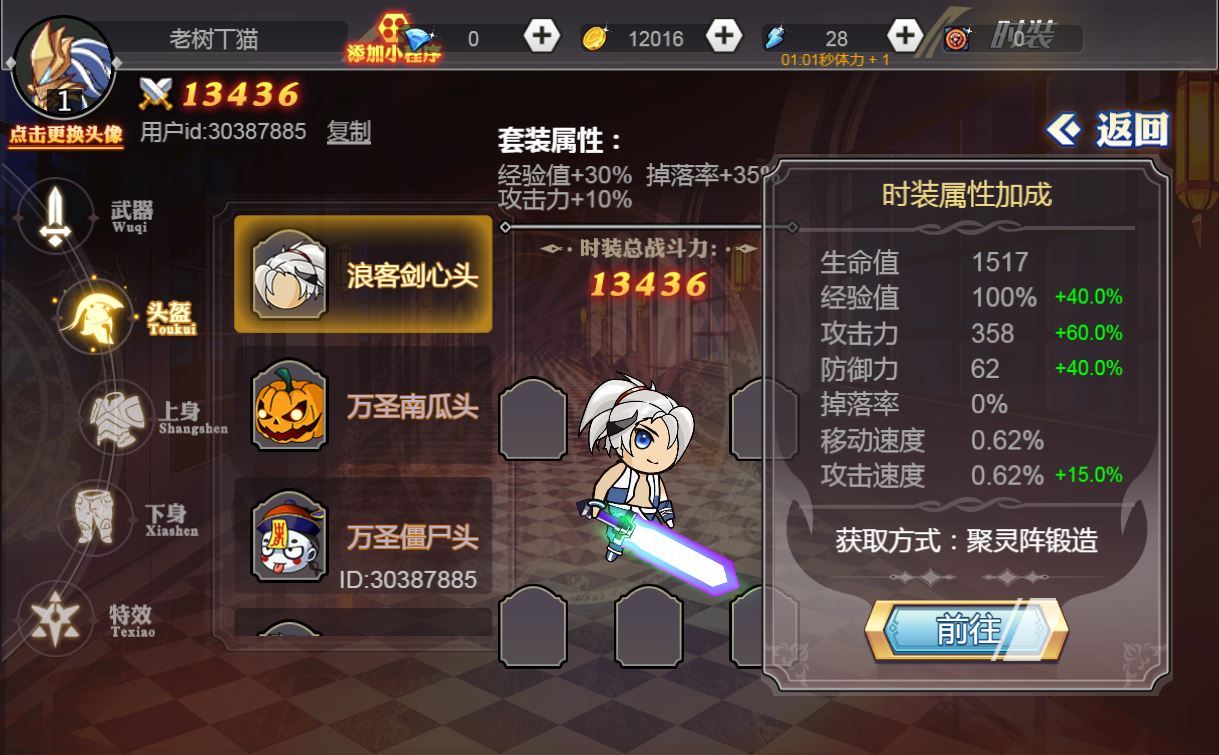The height and width of the screenshot is (755, 1219).
Task: Select the 浪客剑心头 helmet
Action: pos(363,275)
